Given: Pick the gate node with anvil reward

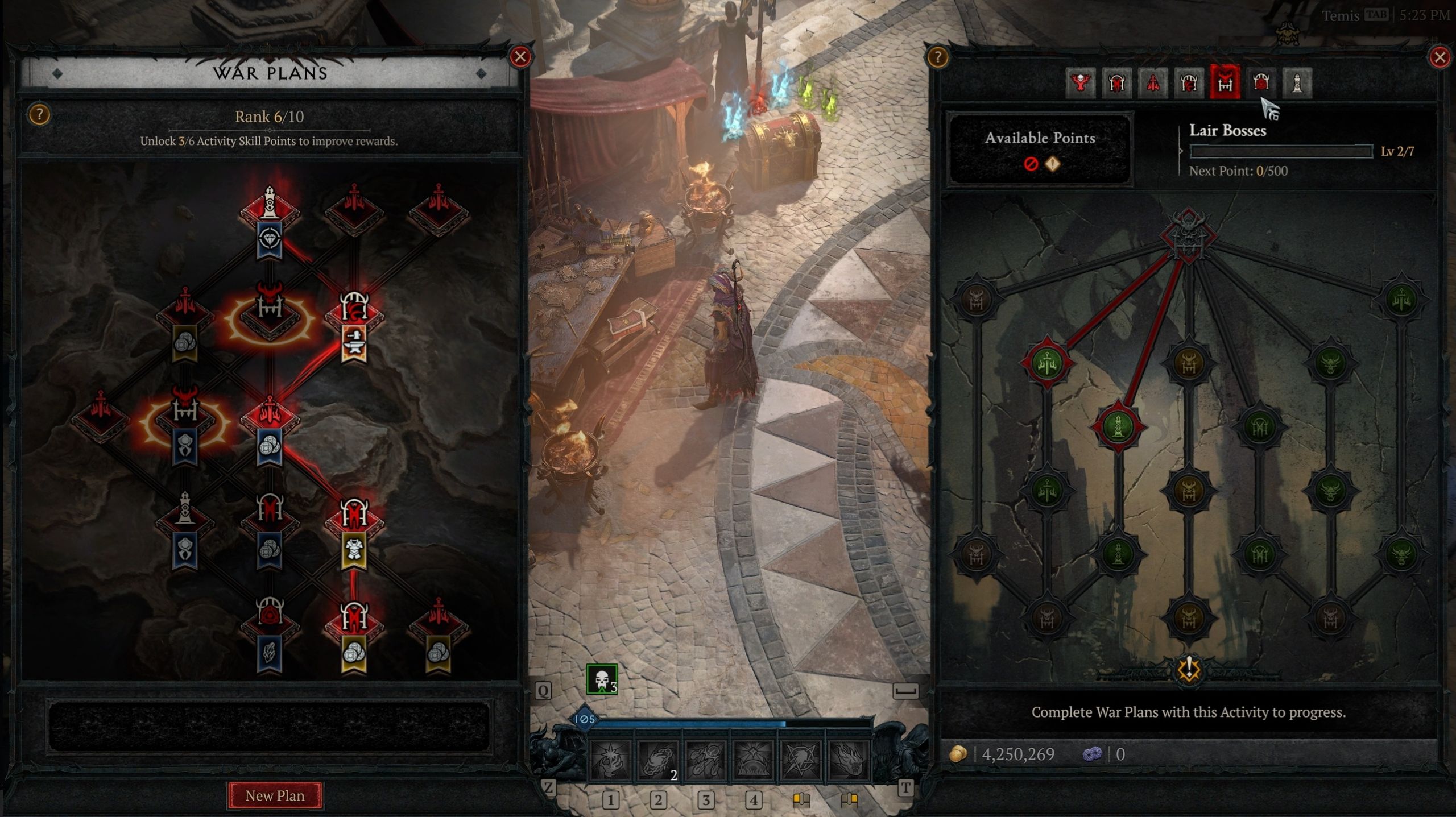Looking at the screenshot, I should (354, 310).
